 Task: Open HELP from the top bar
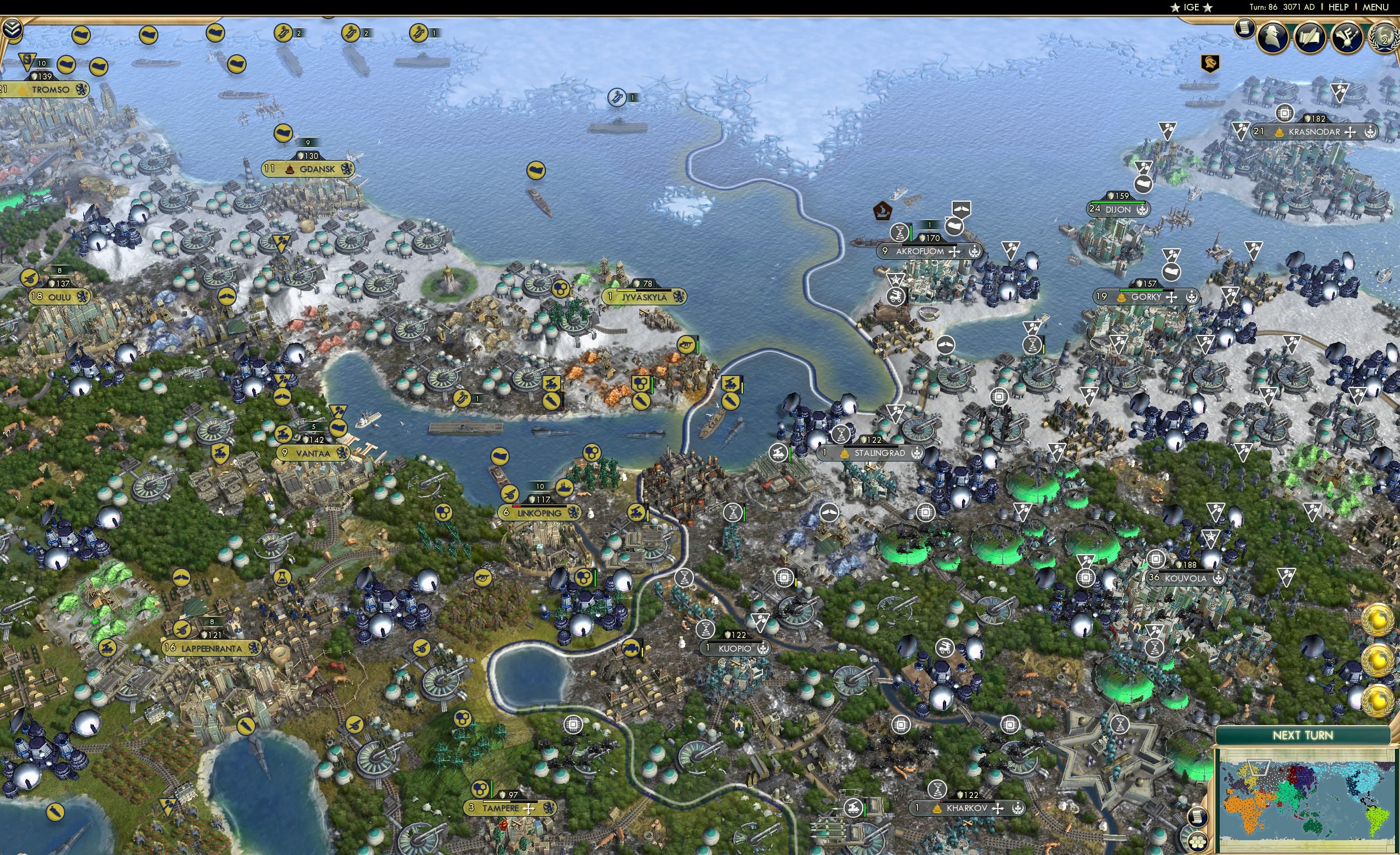pyautogui.click(x=1340, y=7)
